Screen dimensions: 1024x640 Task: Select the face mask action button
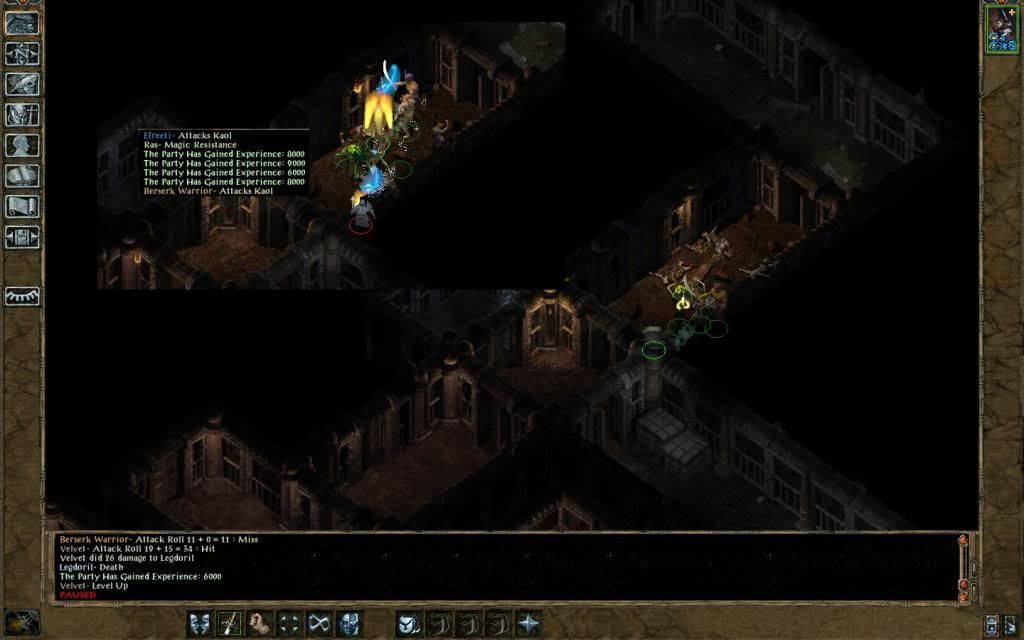349,623
